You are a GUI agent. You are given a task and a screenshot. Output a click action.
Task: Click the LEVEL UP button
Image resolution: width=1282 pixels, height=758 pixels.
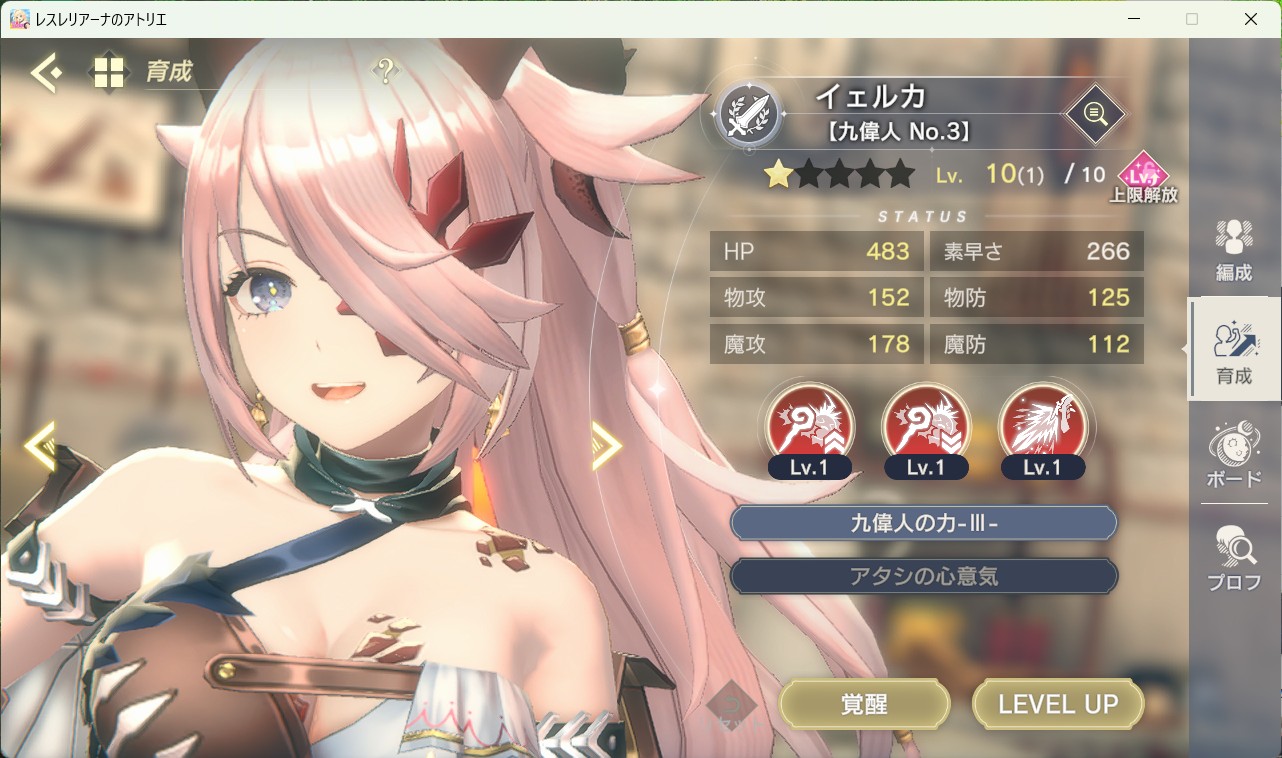pyautogui.click(x=1058, y=704)
